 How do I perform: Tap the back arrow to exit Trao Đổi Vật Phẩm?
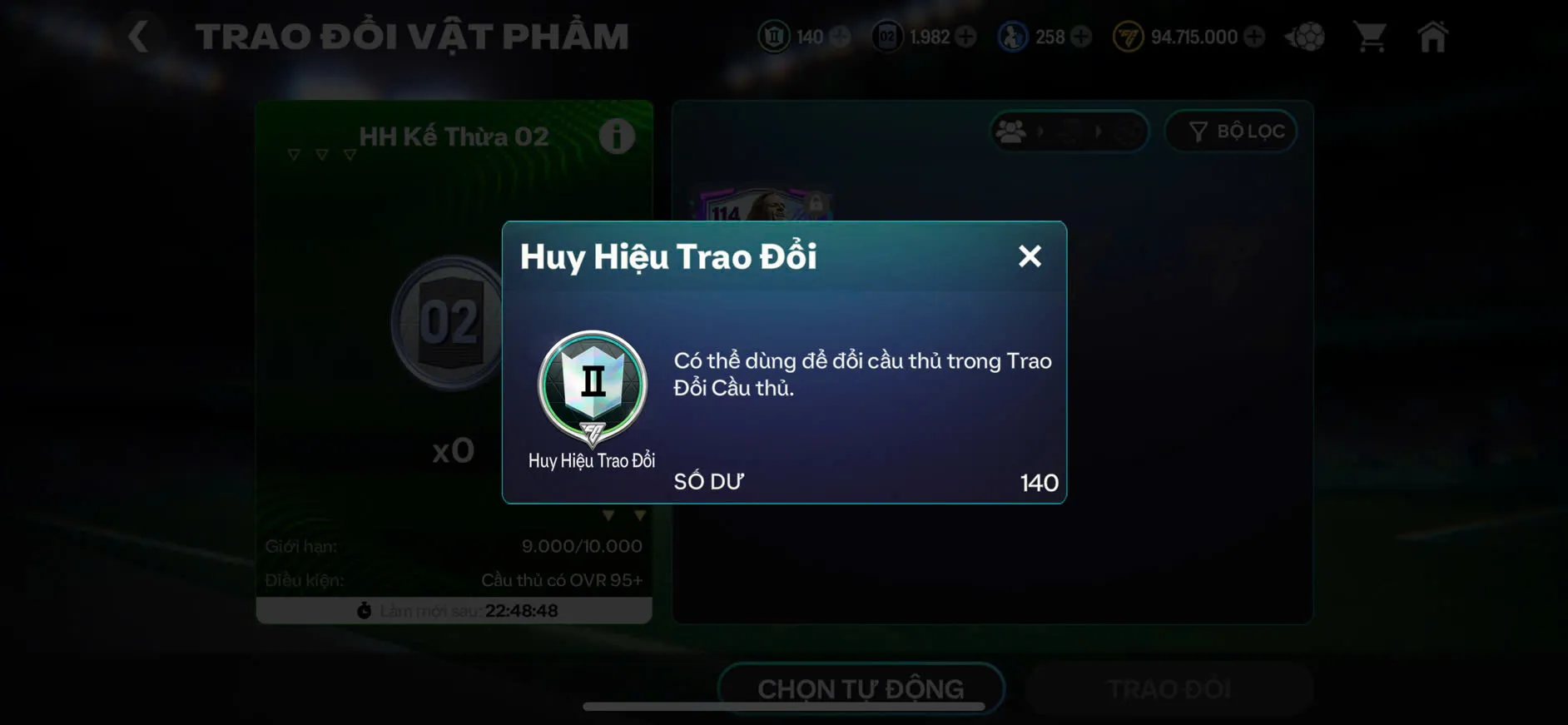pyautogui.click(x=137, y=36)
